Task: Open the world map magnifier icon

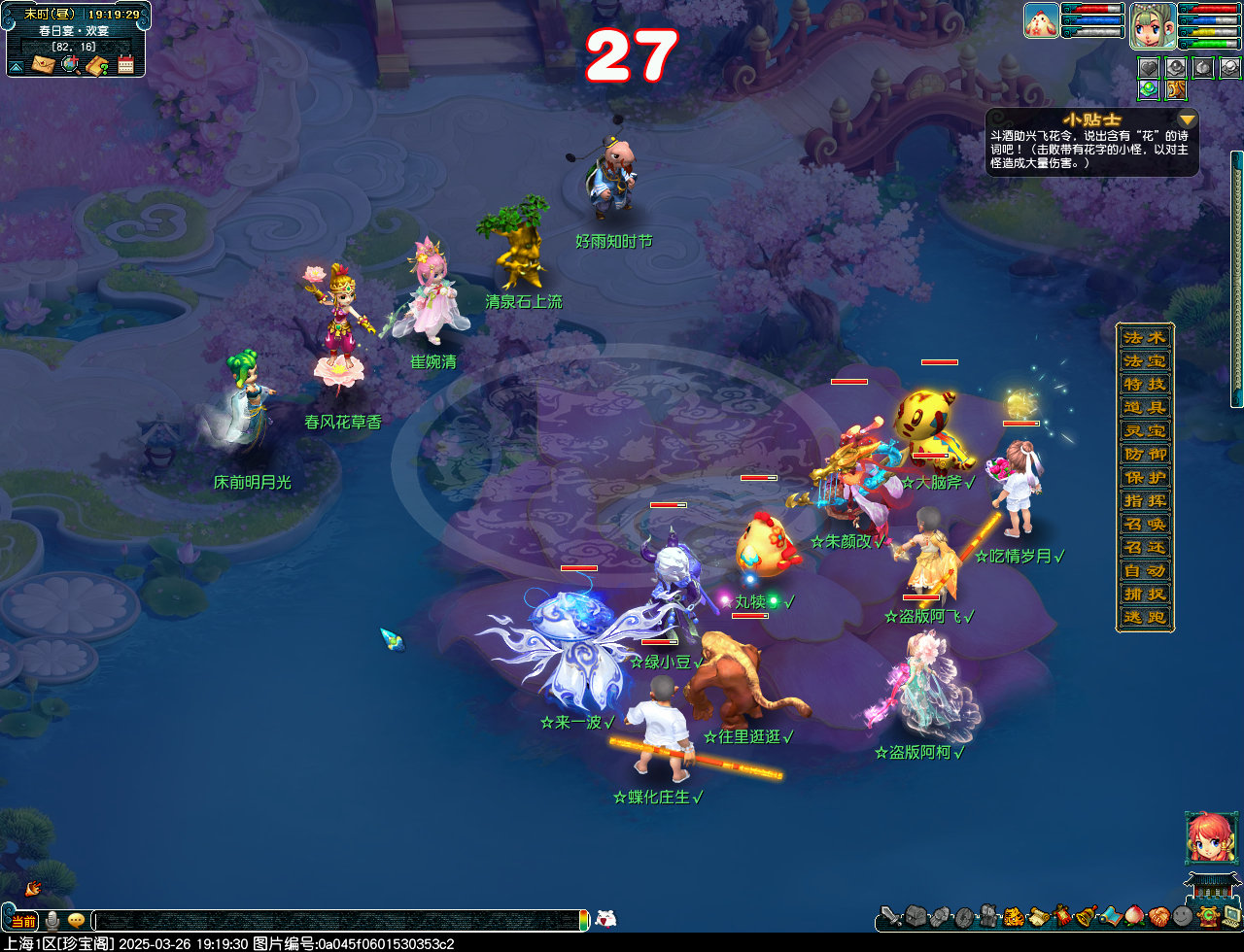Action: (x=70, y=65)
